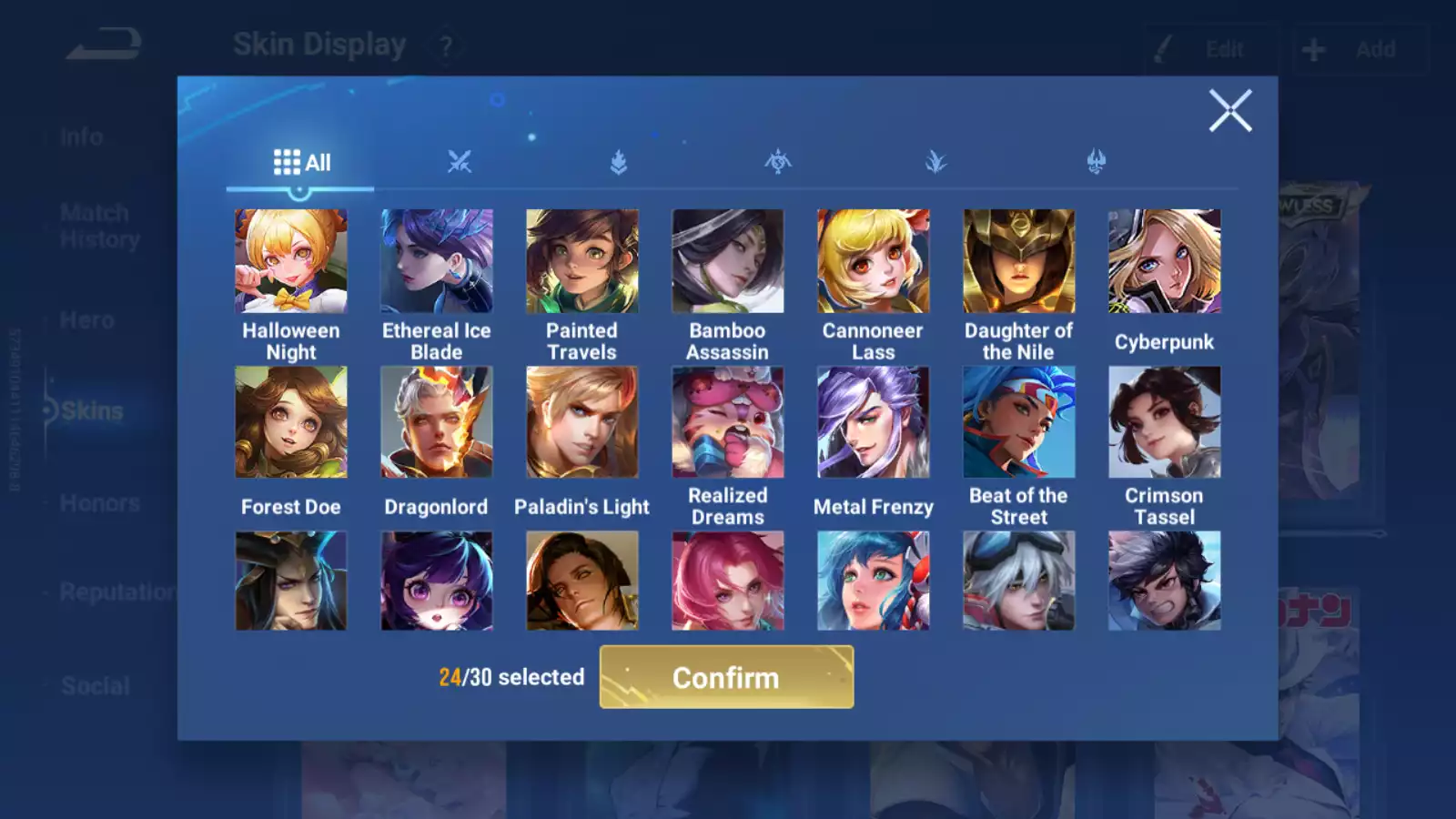This screenshot has height=819, width=1456.
Task: Switch to the All skins tab
Action: point(301,163)
